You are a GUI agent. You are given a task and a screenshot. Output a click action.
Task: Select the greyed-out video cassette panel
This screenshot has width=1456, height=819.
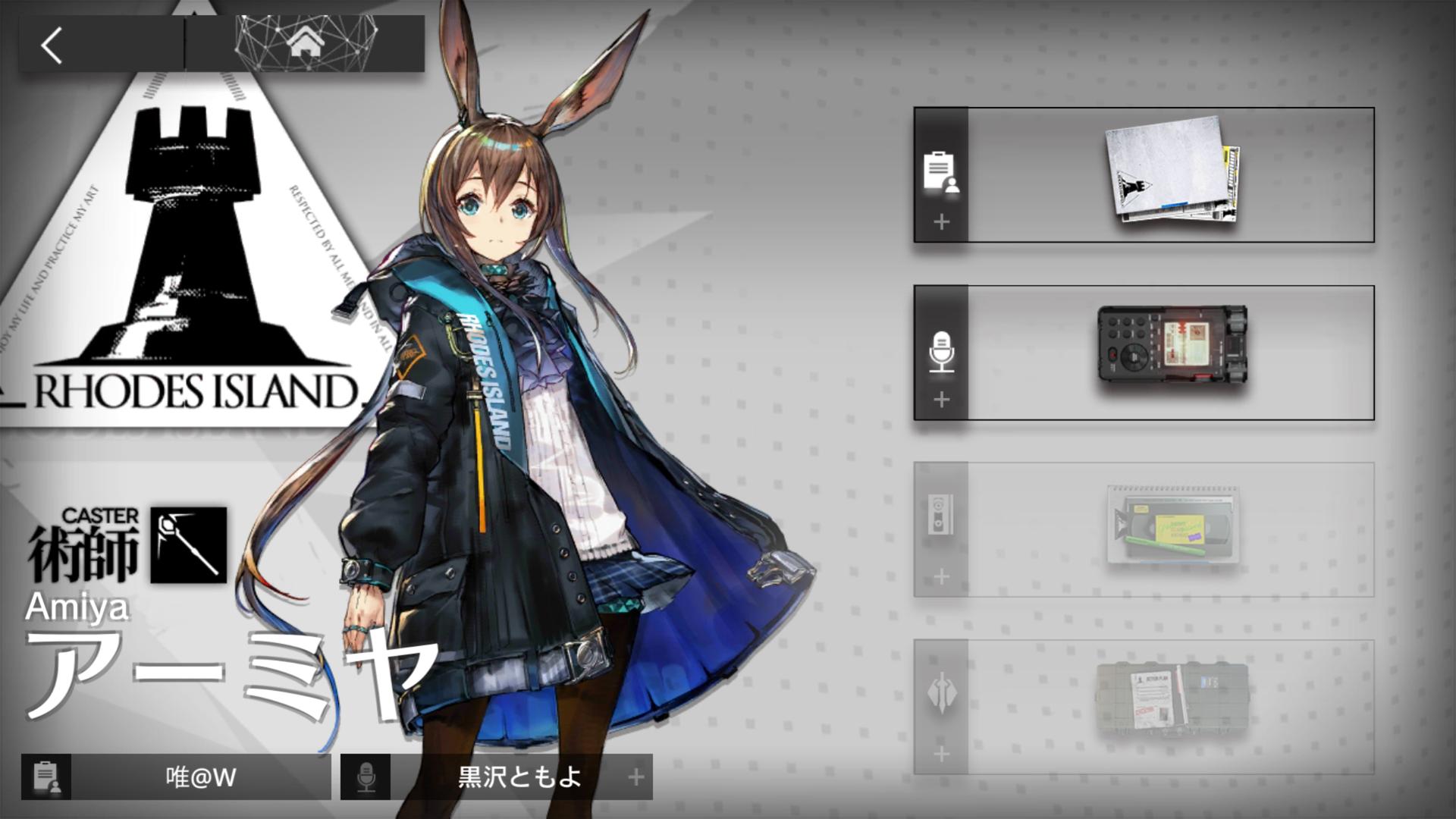1144,529
